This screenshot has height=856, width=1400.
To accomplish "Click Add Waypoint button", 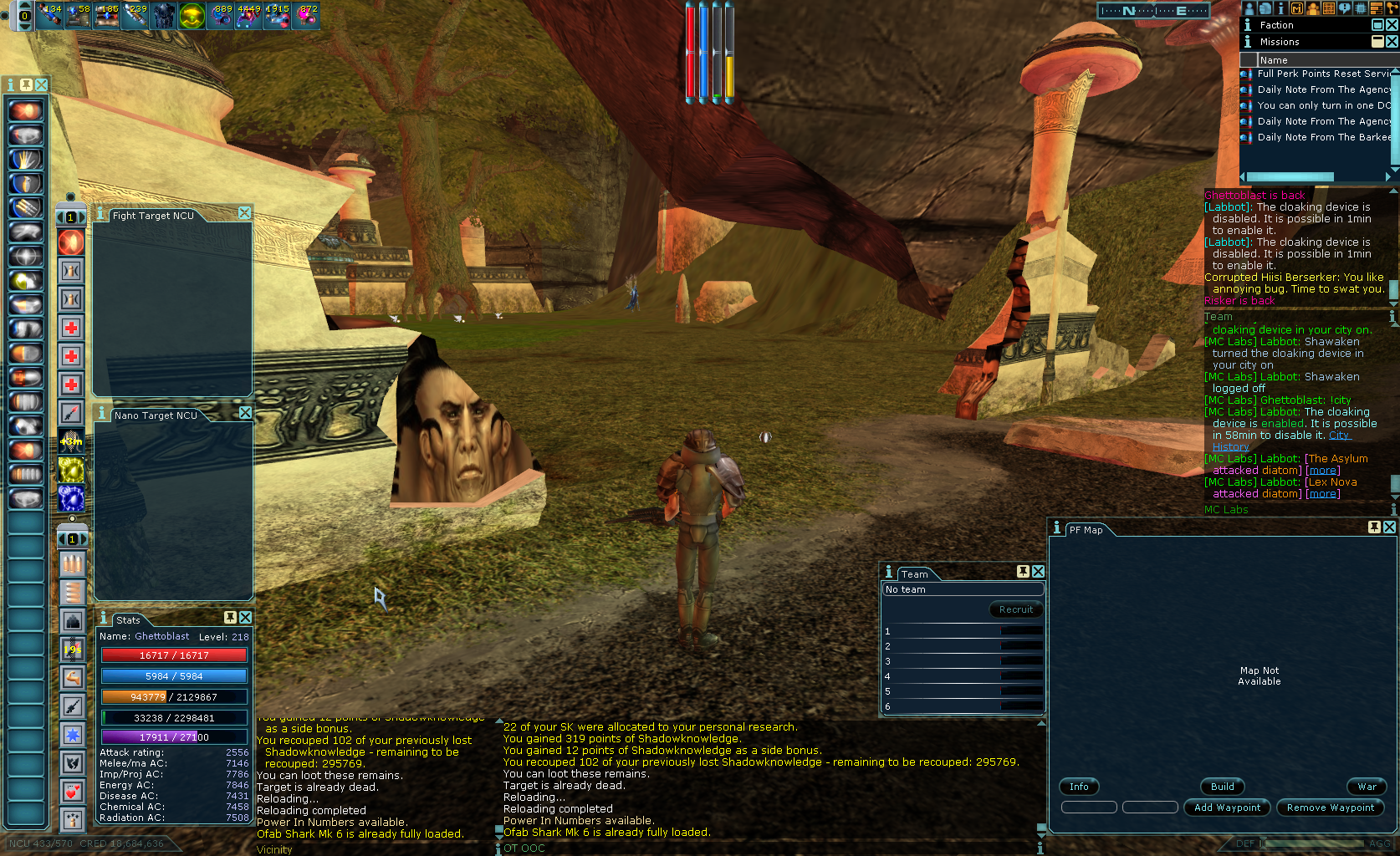I will click(x=1227, y=808).
